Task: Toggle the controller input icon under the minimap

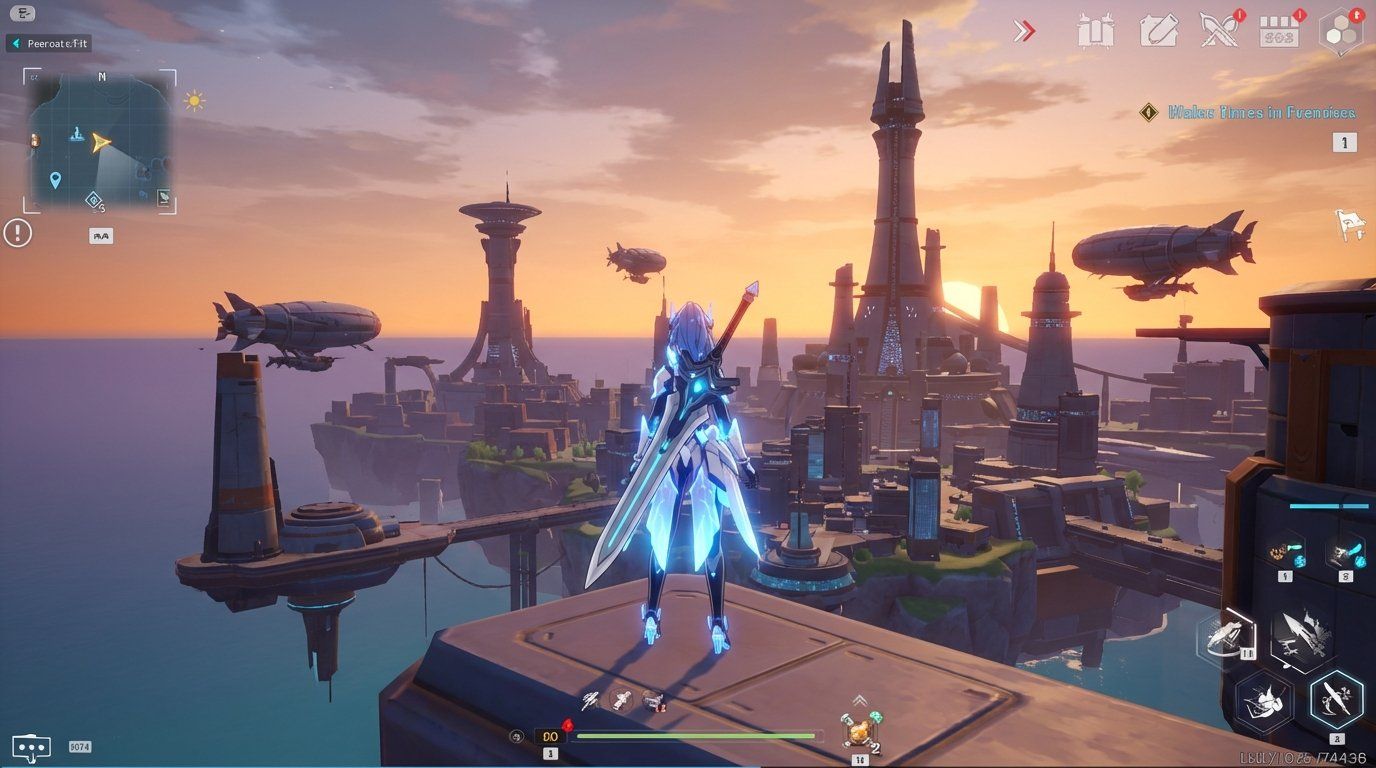Action: pos(99,235)
